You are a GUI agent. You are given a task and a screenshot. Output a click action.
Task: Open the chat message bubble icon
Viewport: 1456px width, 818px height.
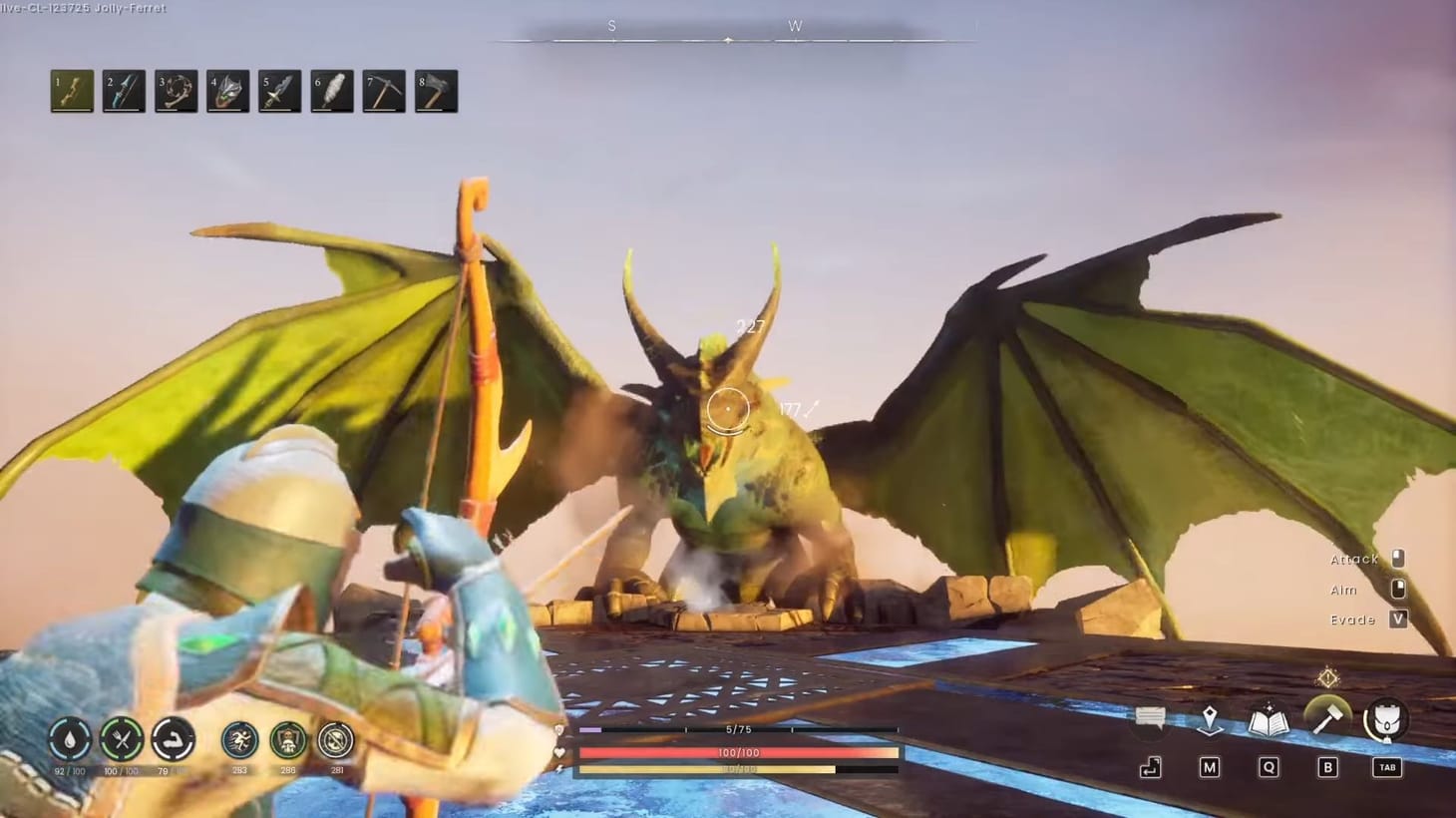(1149, 717)
